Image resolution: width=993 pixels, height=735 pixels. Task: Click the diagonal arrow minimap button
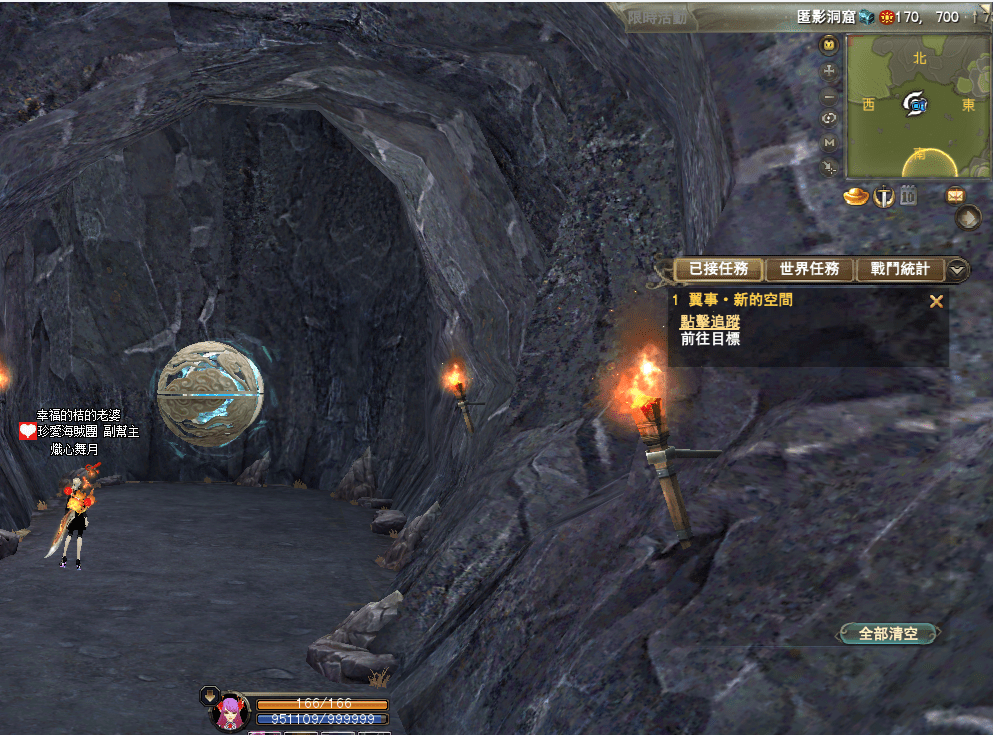point(829,168)
